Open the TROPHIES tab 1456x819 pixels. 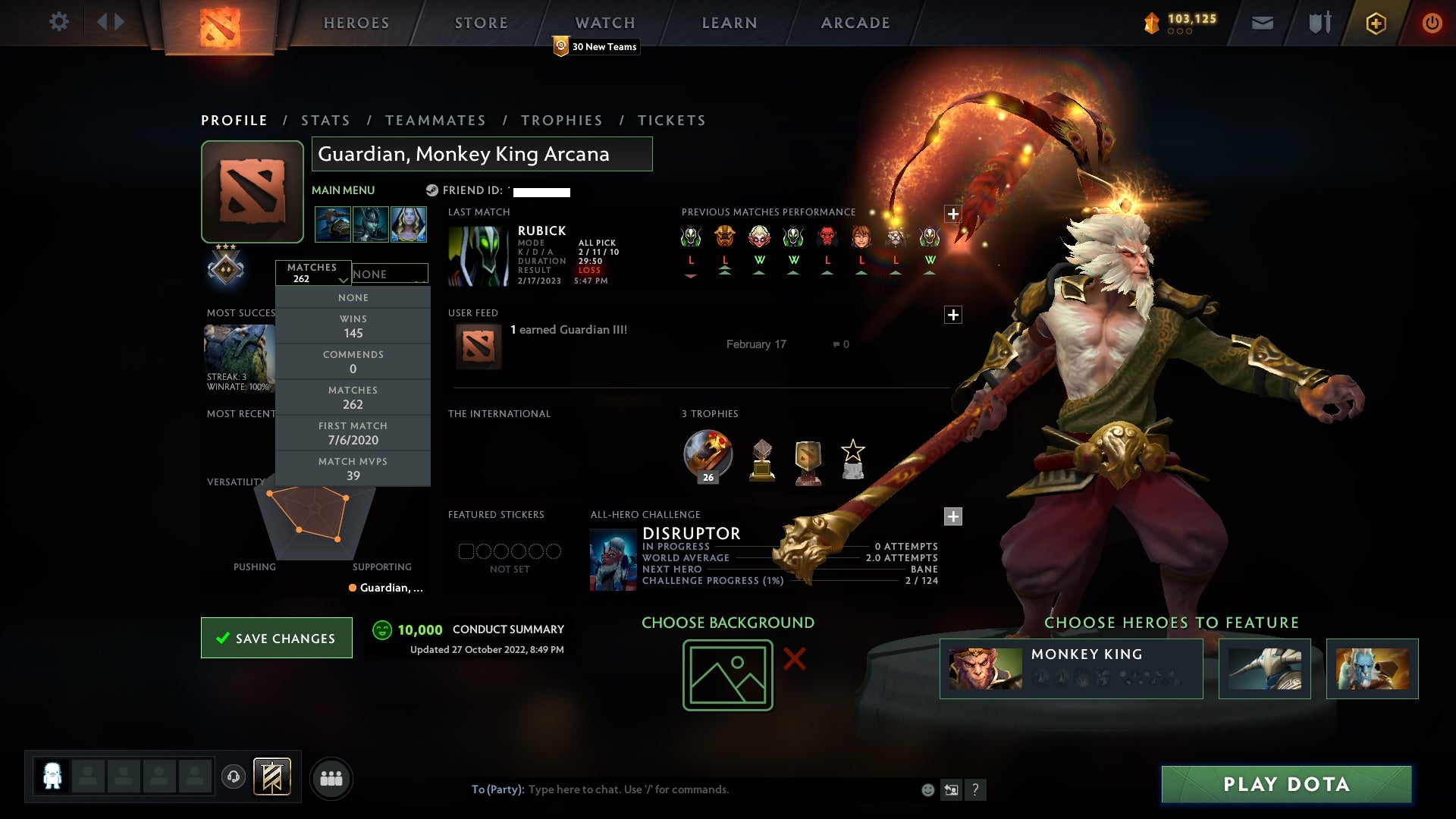(562, 120)
